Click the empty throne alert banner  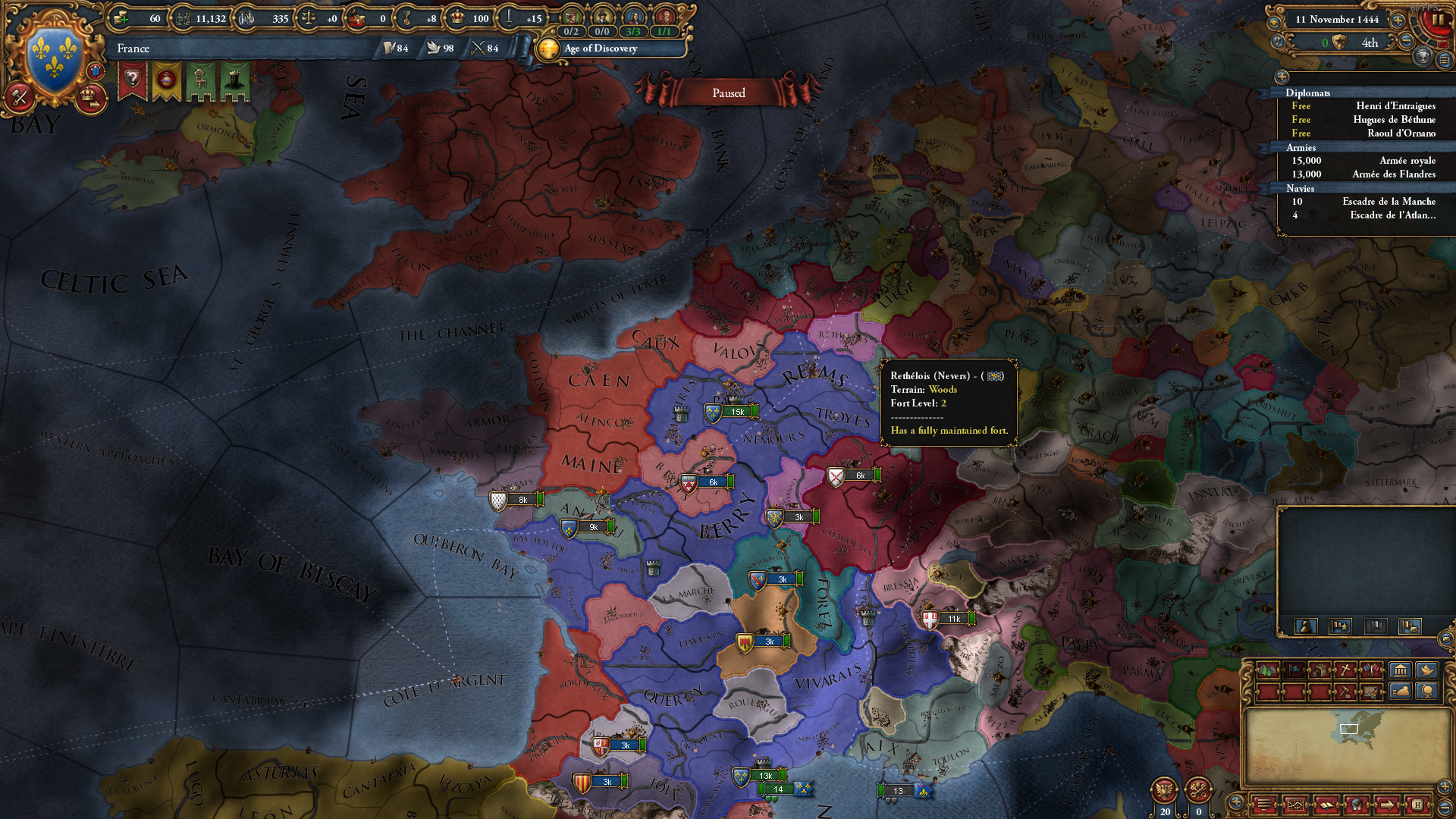tap(200, 80)
